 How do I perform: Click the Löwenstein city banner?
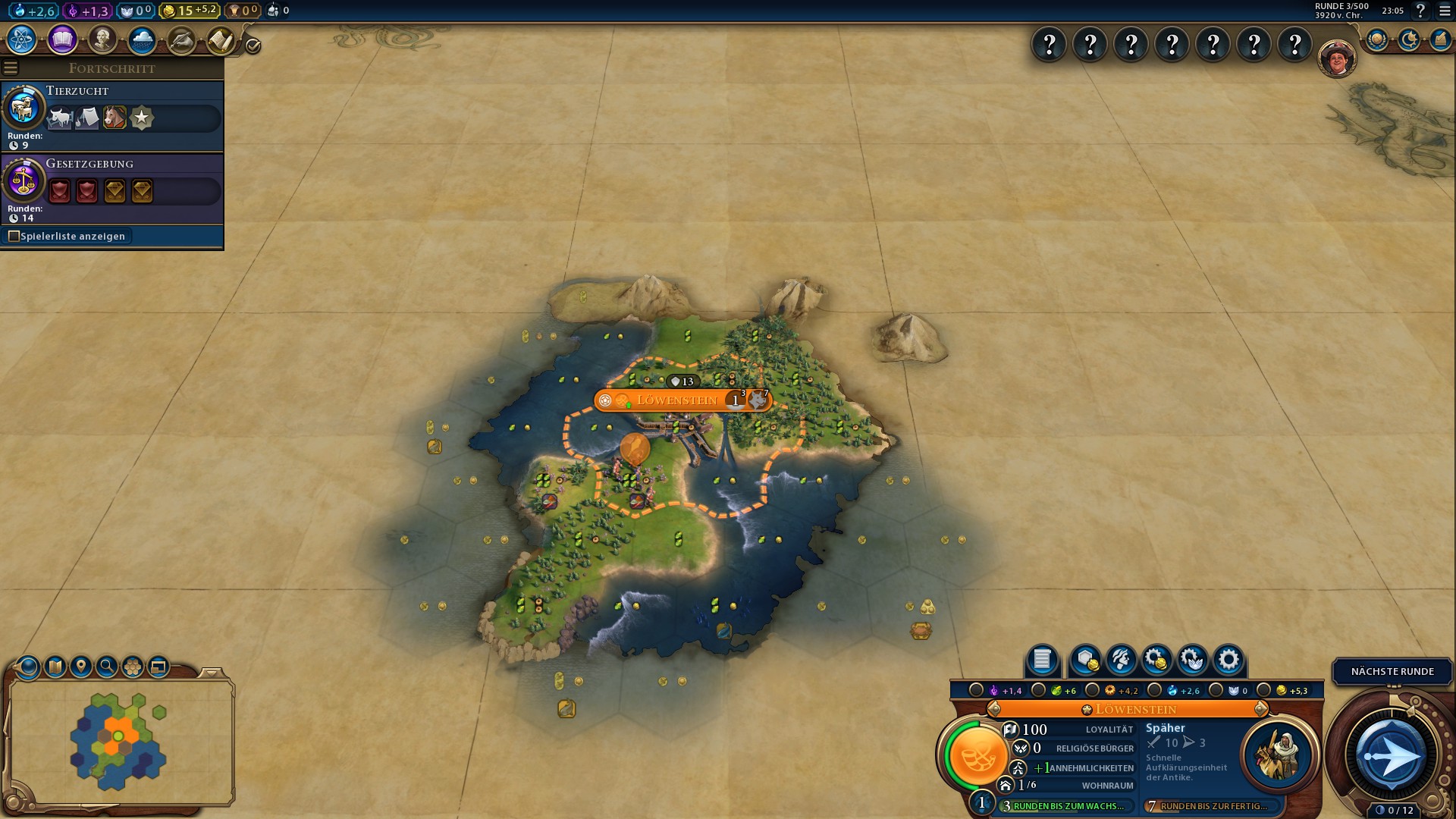point(677,400)
